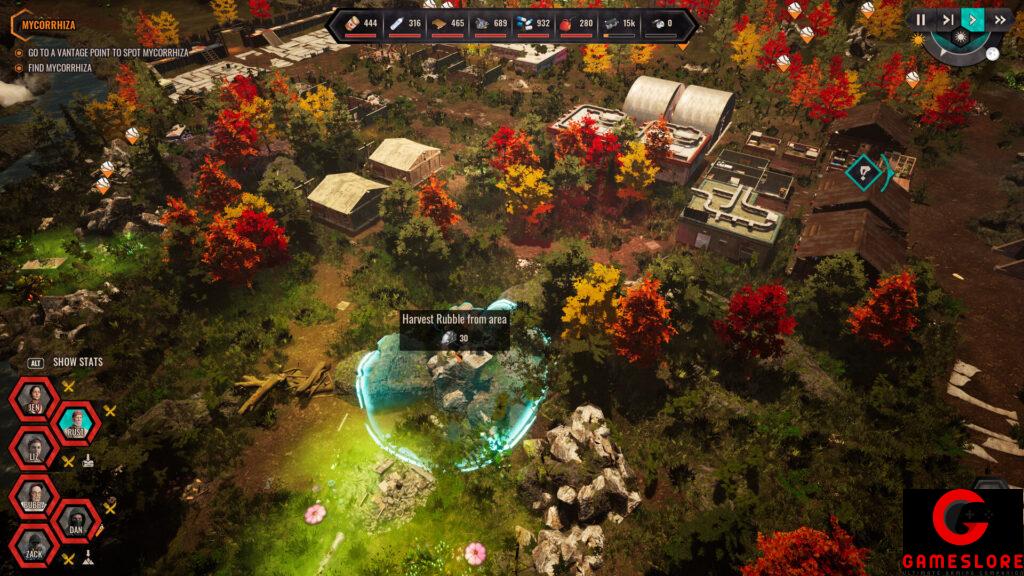This screenshot has width=1024, height=576.
Task: Show survivor stats label
Action: coord(78,362)
